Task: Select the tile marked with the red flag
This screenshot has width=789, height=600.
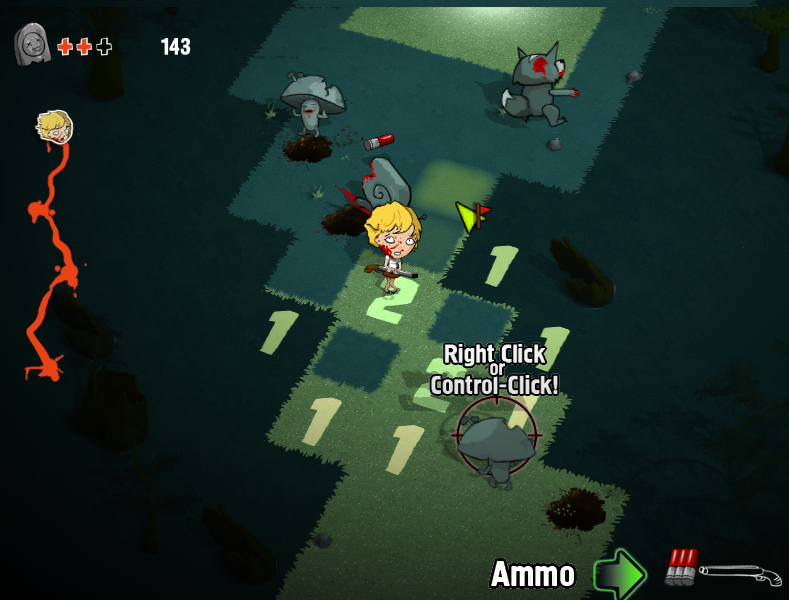Action: coord(473,217)
